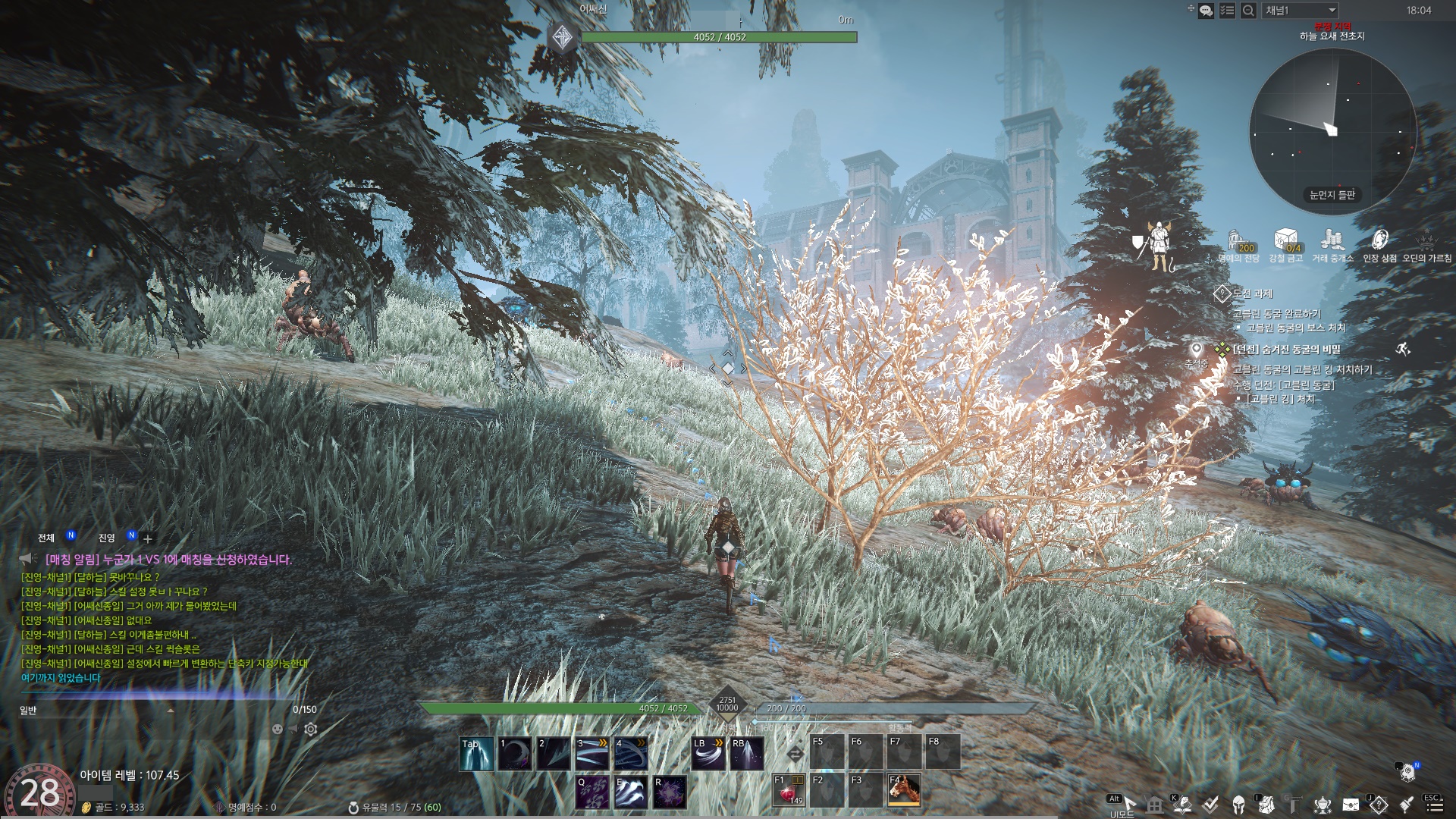Click the chat message input field
Image resolution: width=1456 pixels, height=819 pixels.
coord(152,711)
